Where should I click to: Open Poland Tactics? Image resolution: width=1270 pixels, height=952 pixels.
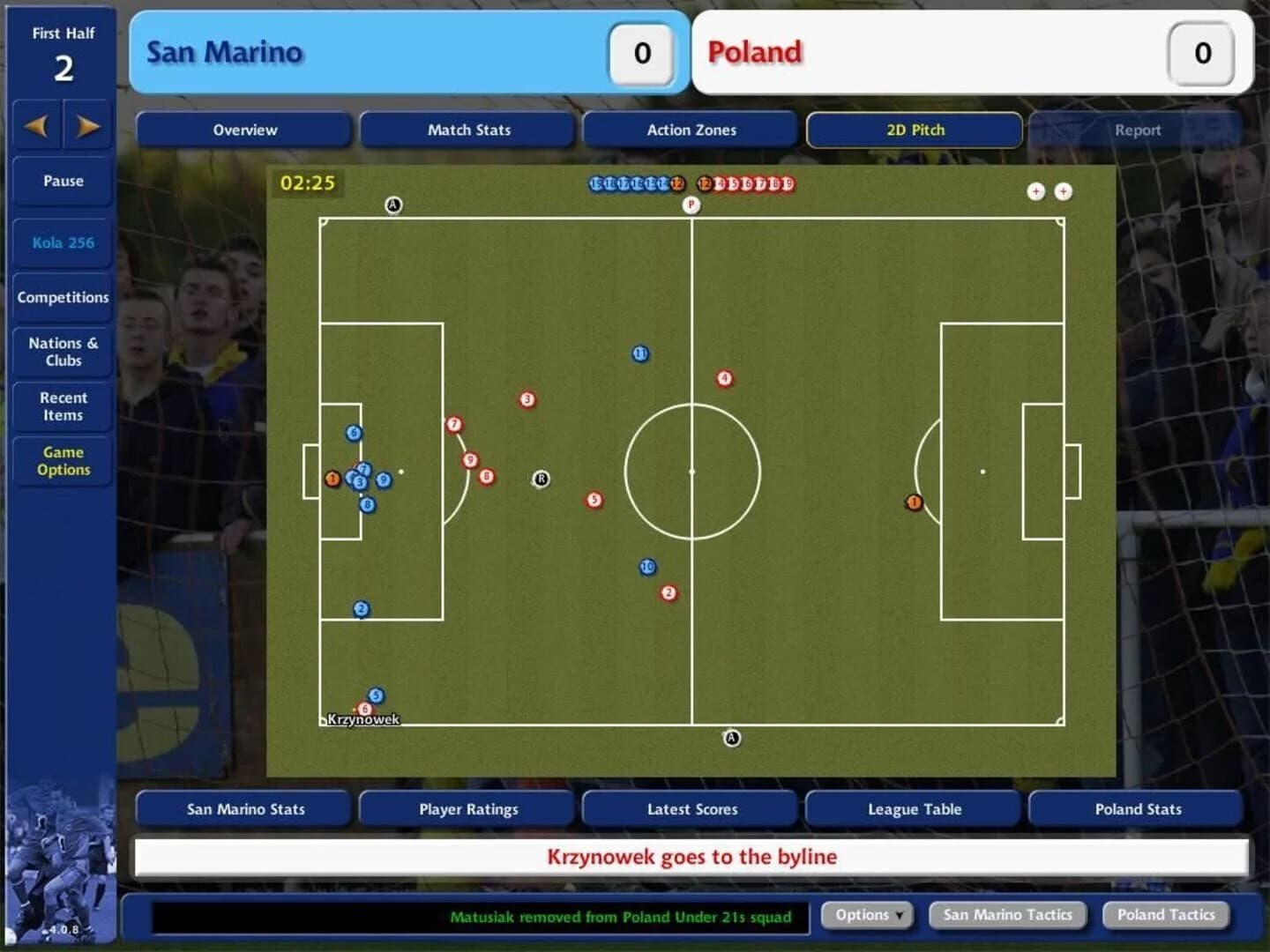tap(1166, 915)
